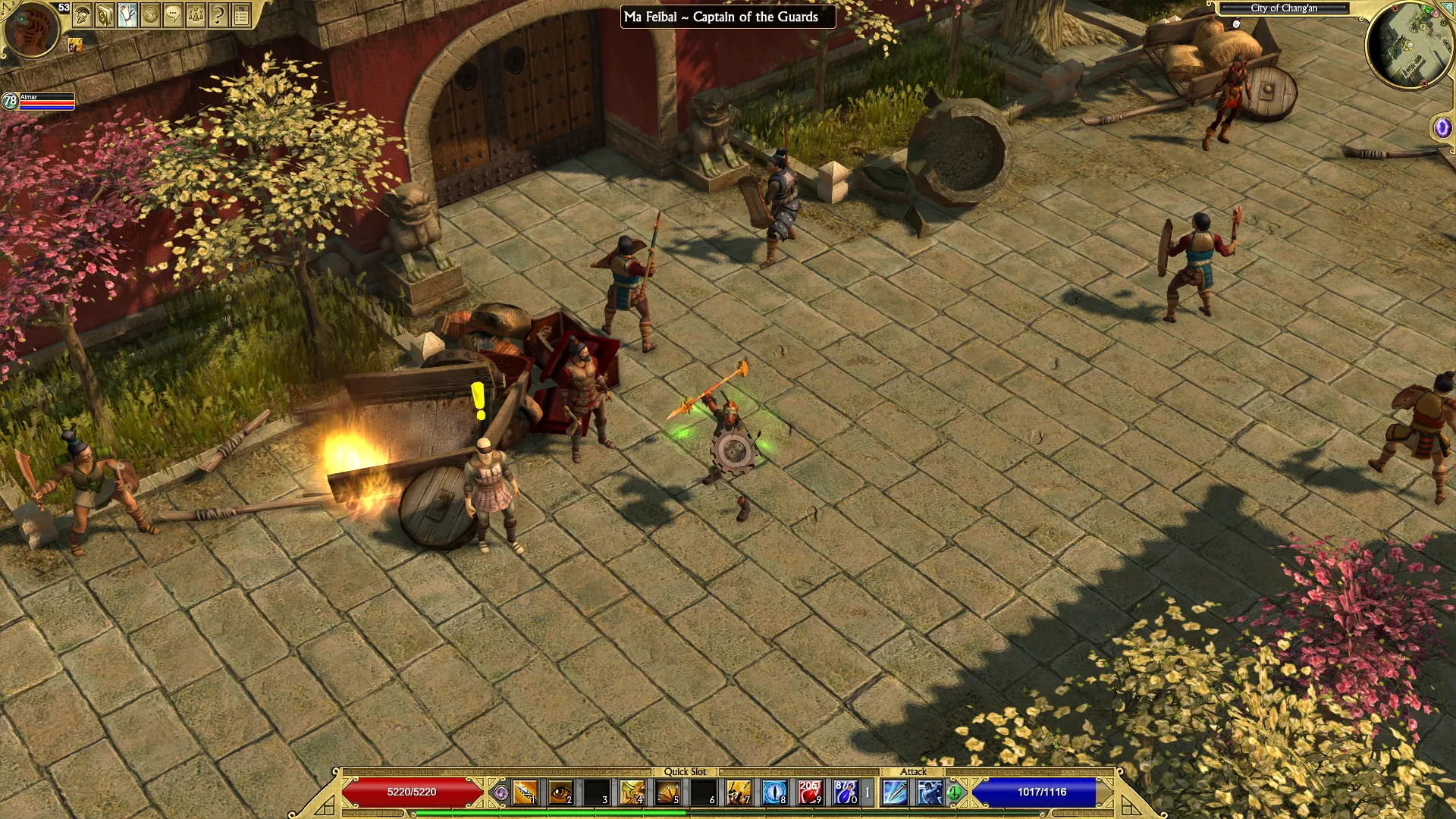Open the help question mark button
1456x819 pixels.
click(x=218, y=14)
